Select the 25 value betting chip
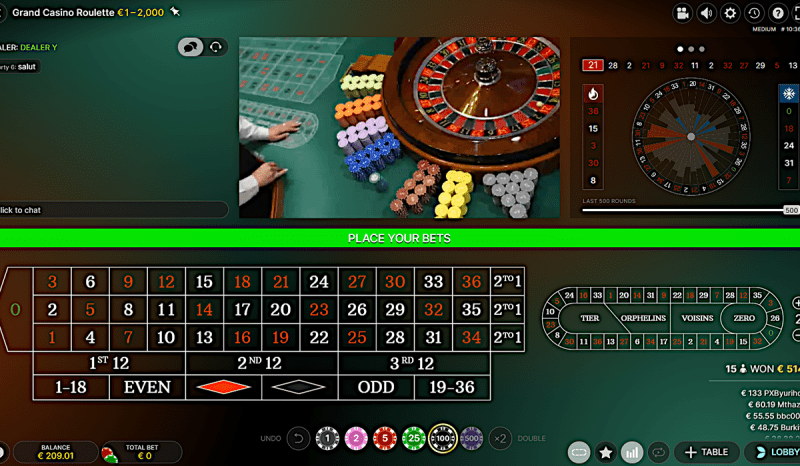The height and width of the screenshot is (466, 800). 414,438
